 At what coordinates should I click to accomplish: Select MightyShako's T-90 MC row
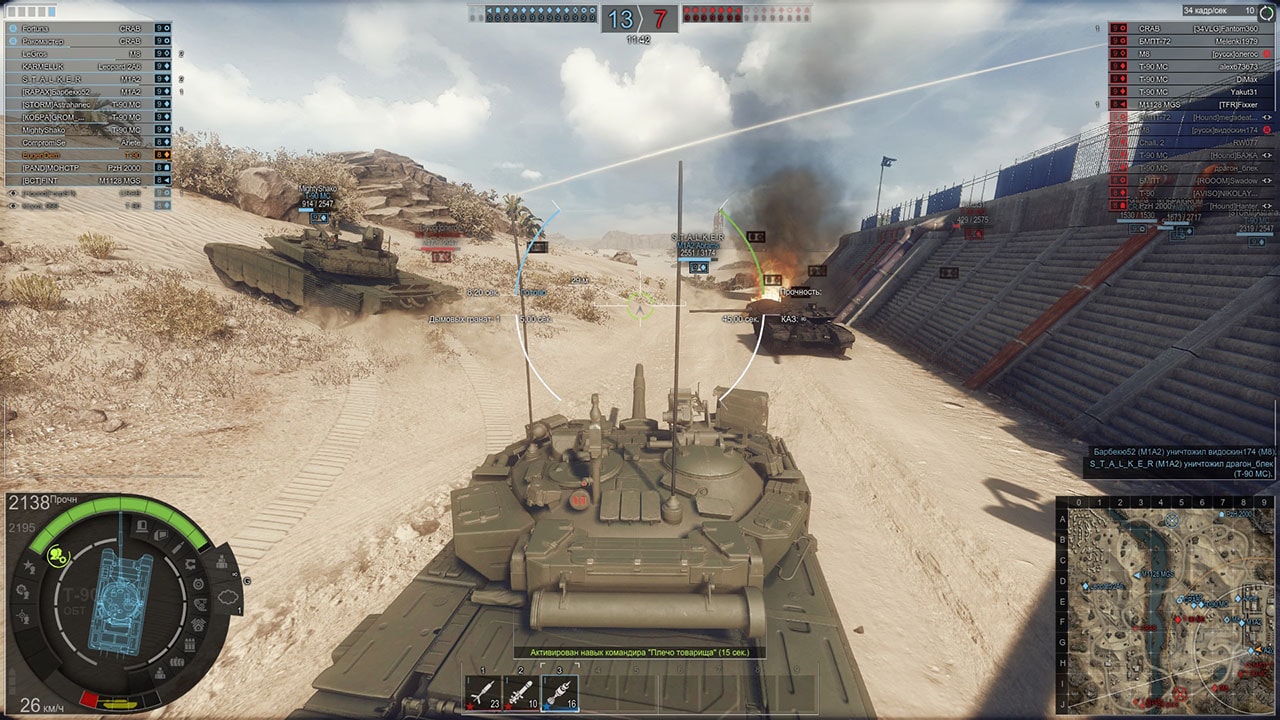pos(80,130)
